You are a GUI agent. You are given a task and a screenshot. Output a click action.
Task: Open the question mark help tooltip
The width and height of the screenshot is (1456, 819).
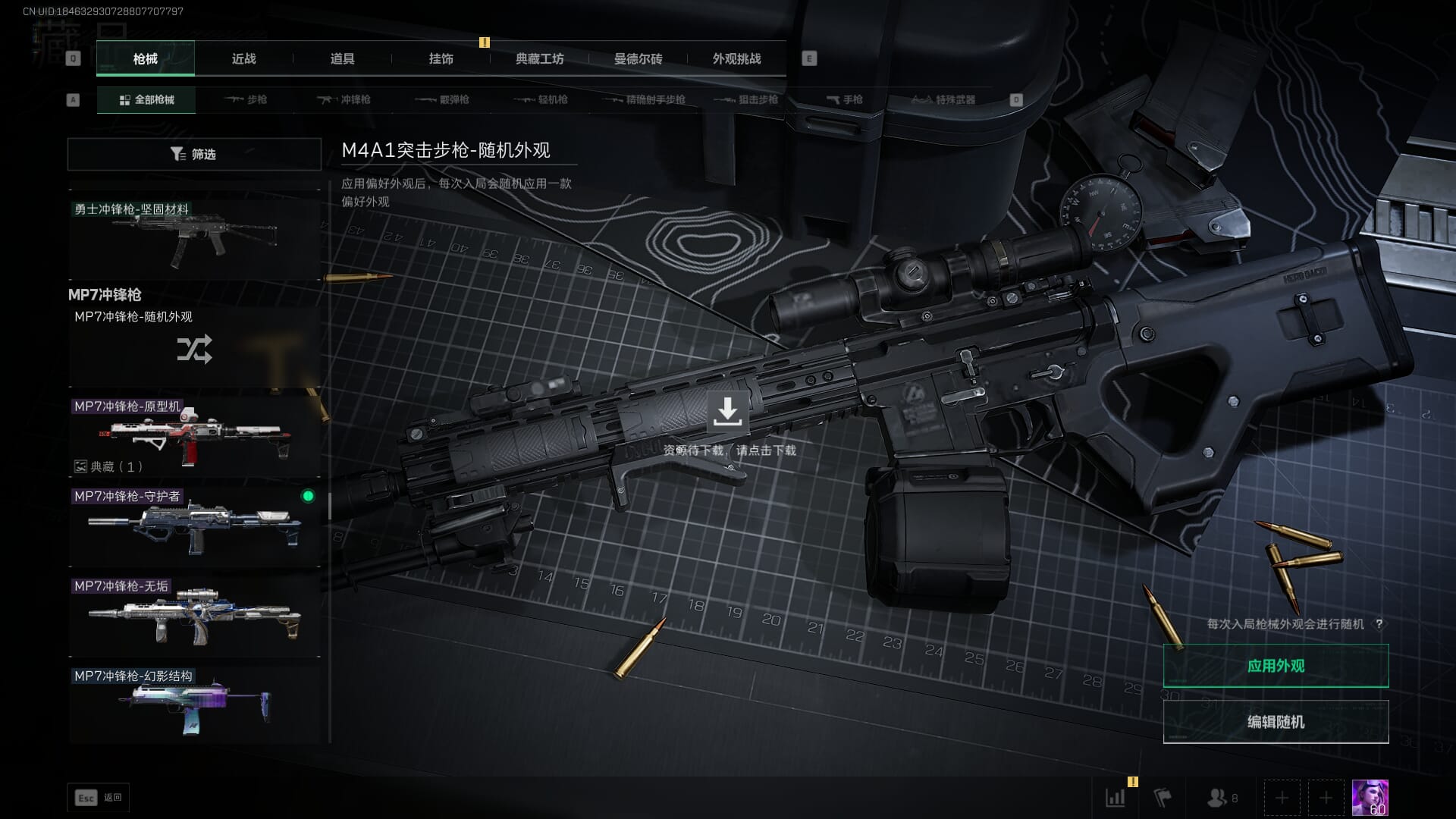click(x=1379, y=624)
